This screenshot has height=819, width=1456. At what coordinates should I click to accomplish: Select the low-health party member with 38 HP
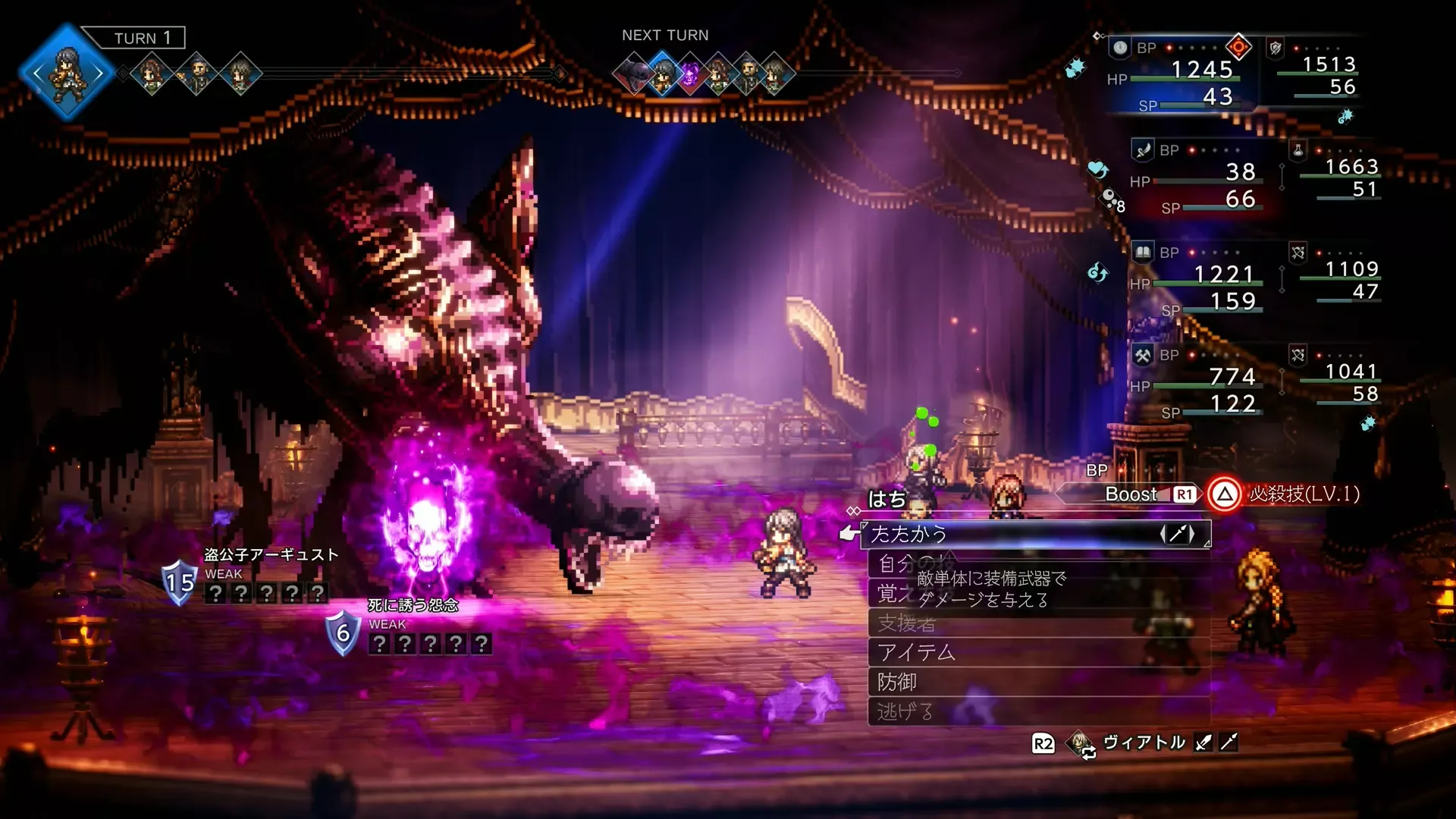(x=1198, y=178)
